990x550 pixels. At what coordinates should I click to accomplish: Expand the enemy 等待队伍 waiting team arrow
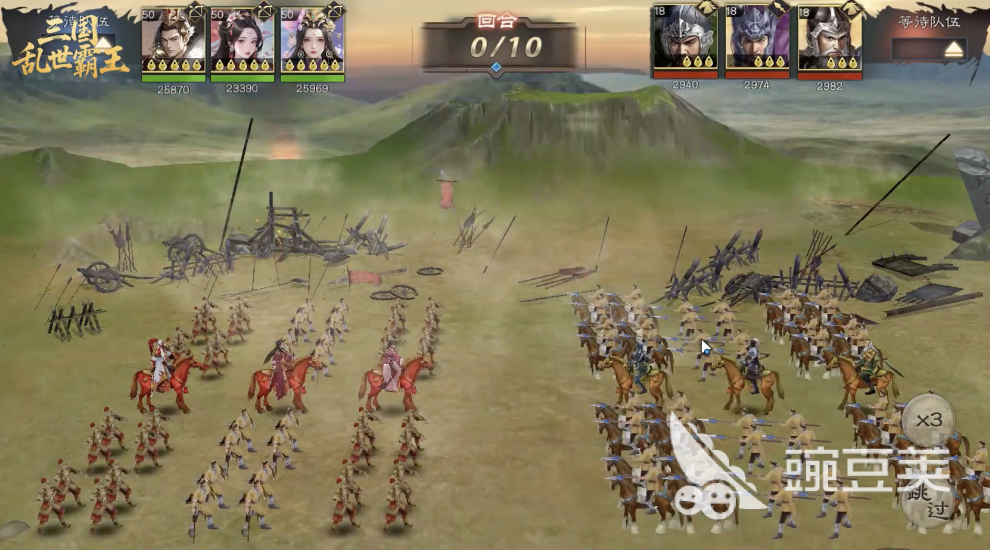coord(953,48)
